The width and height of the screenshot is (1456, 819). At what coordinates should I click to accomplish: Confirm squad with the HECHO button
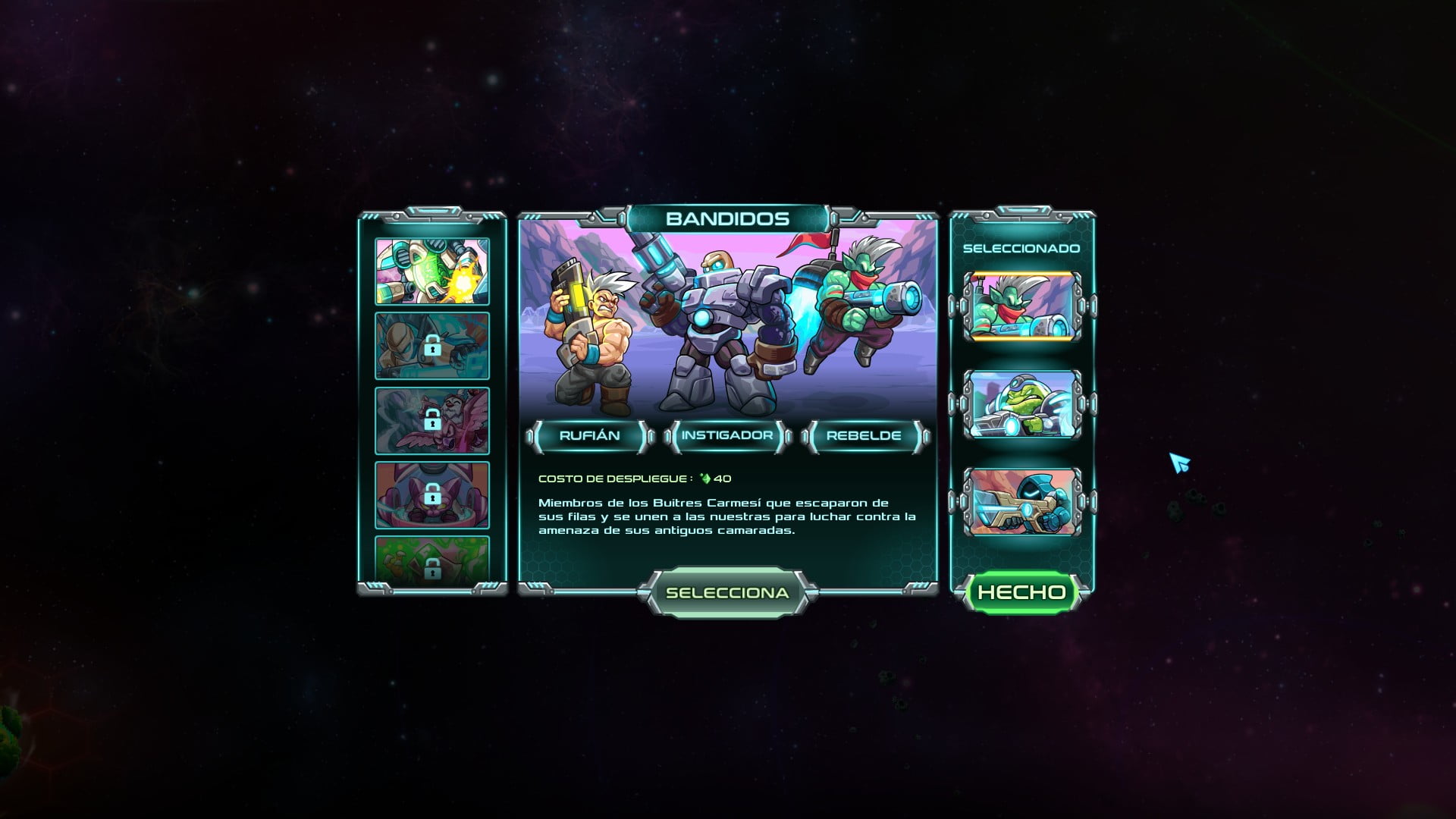1021,592
